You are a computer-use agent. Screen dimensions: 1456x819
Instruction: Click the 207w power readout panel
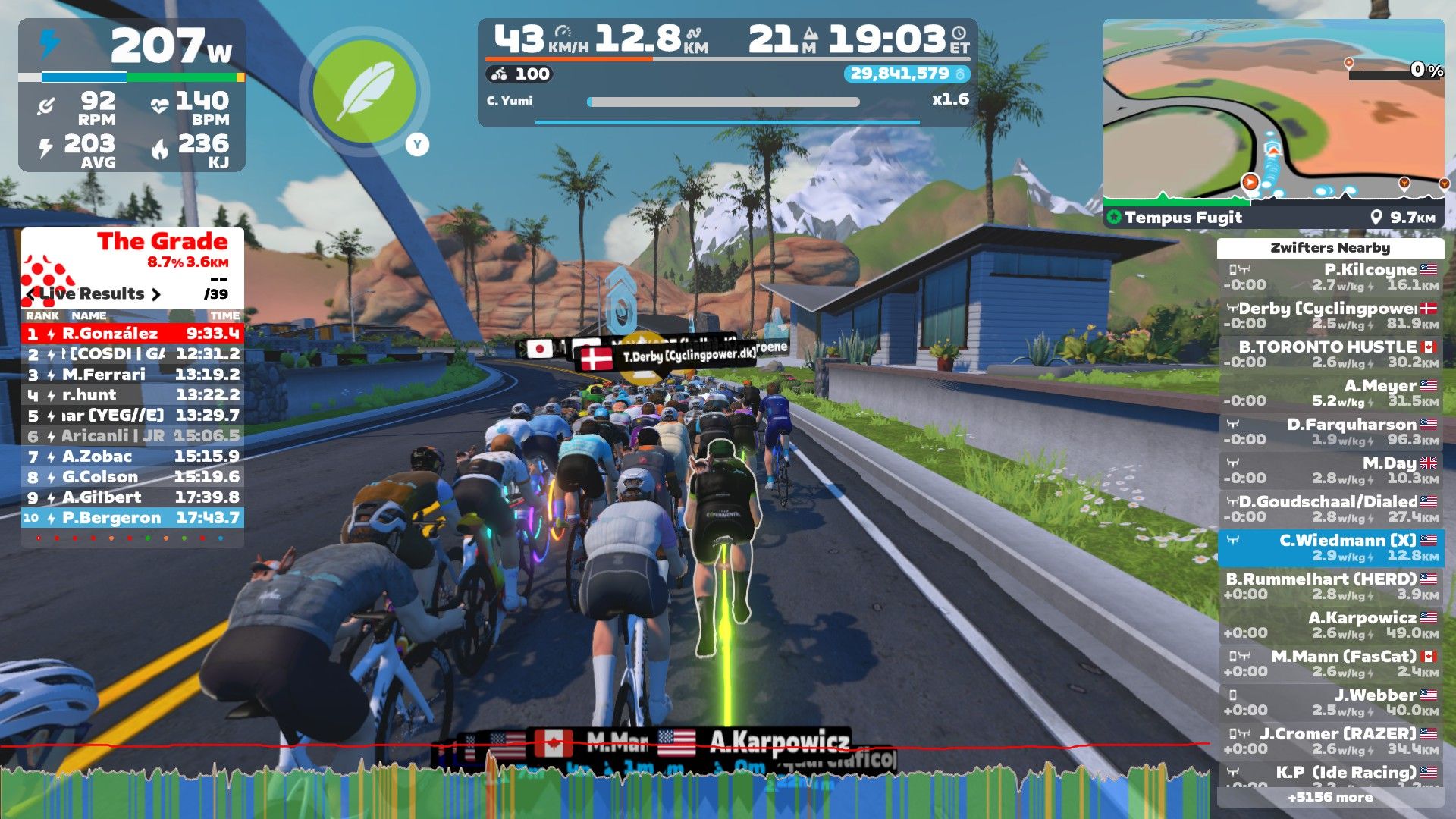click(x=132, y=47)
